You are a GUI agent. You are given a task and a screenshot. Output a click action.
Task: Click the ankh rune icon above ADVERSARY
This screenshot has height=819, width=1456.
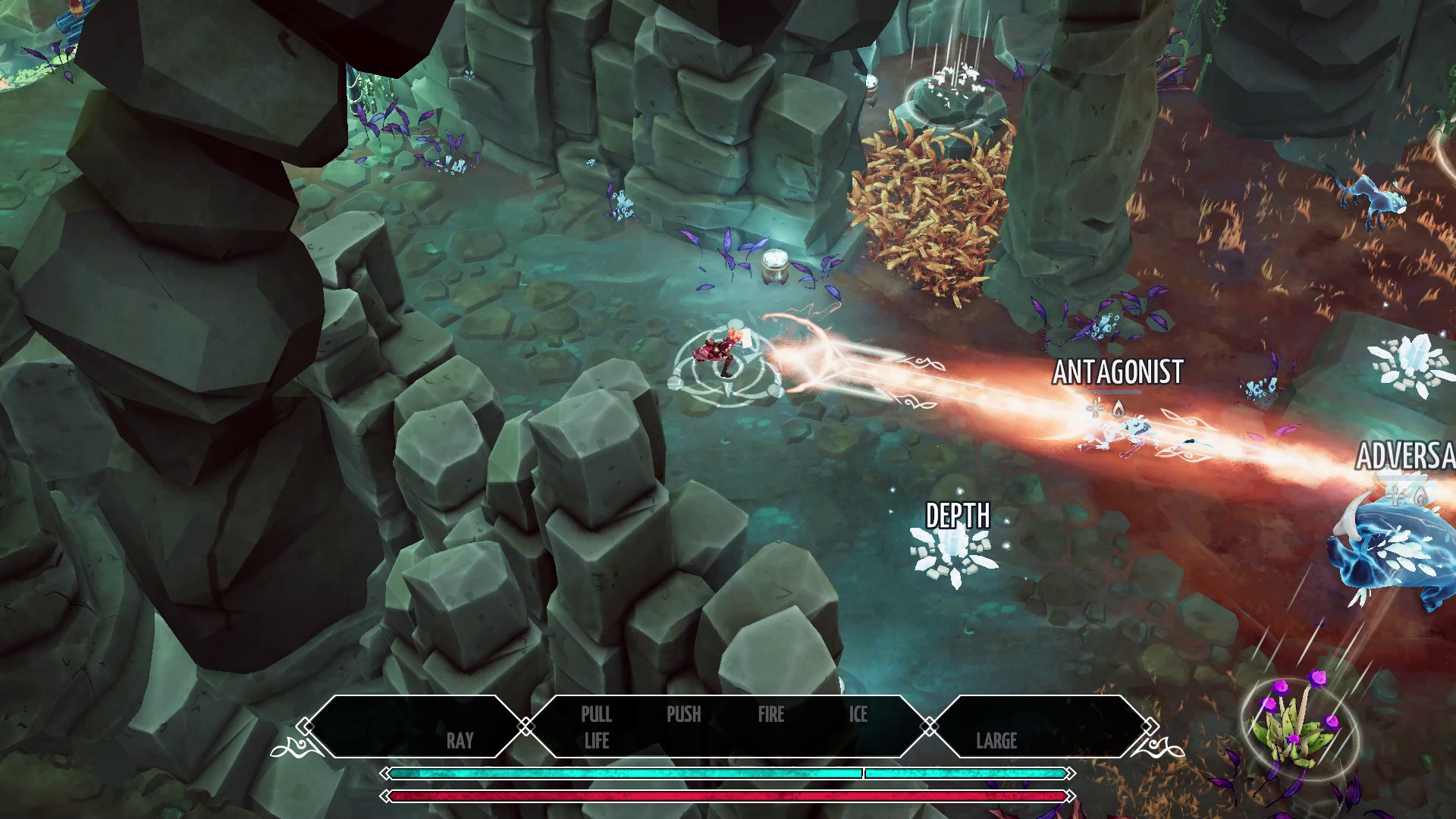click(1395, 497)
